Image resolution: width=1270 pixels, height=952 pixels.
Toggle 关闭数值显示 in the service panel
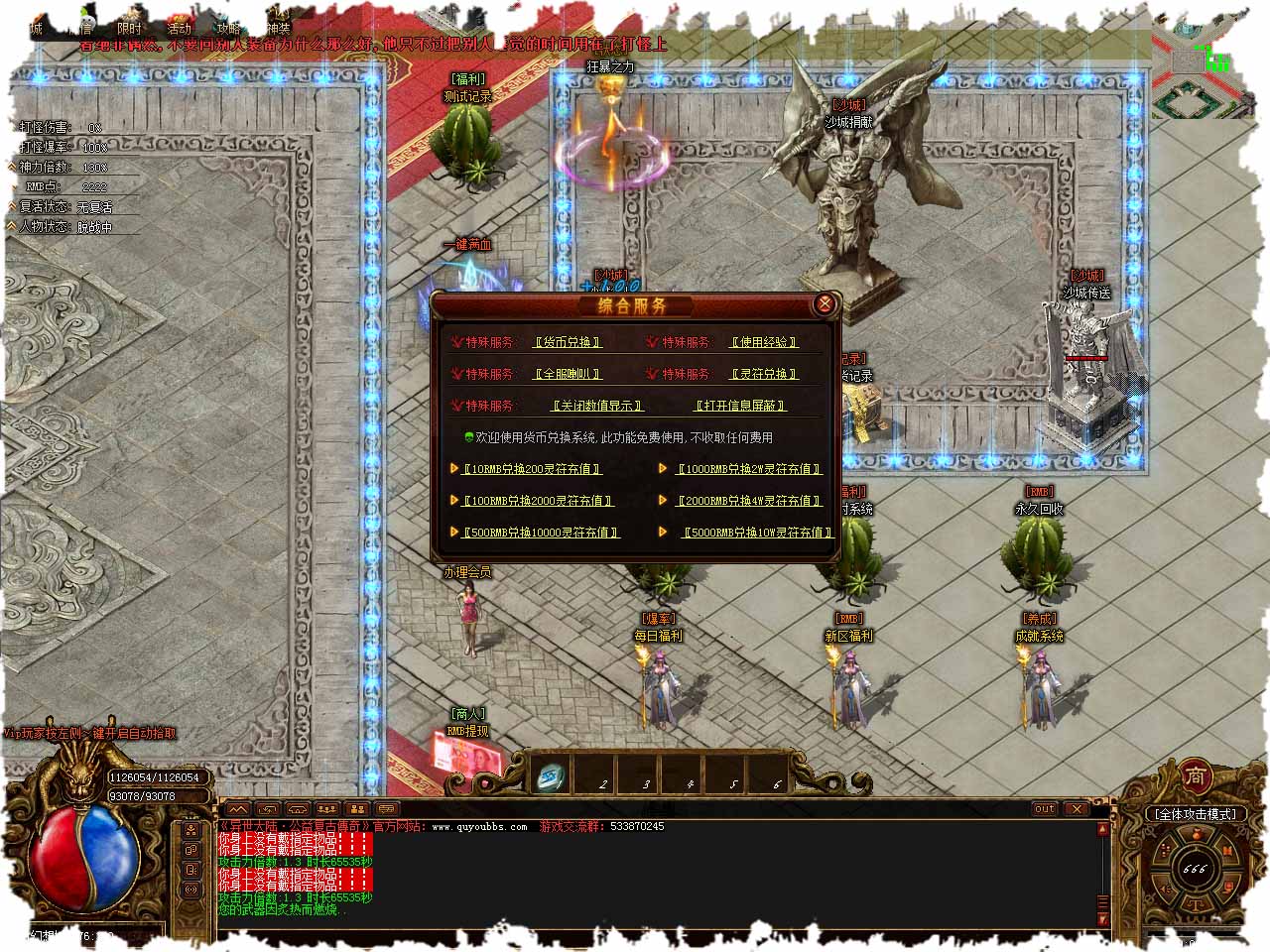click(x=597, y=406)
